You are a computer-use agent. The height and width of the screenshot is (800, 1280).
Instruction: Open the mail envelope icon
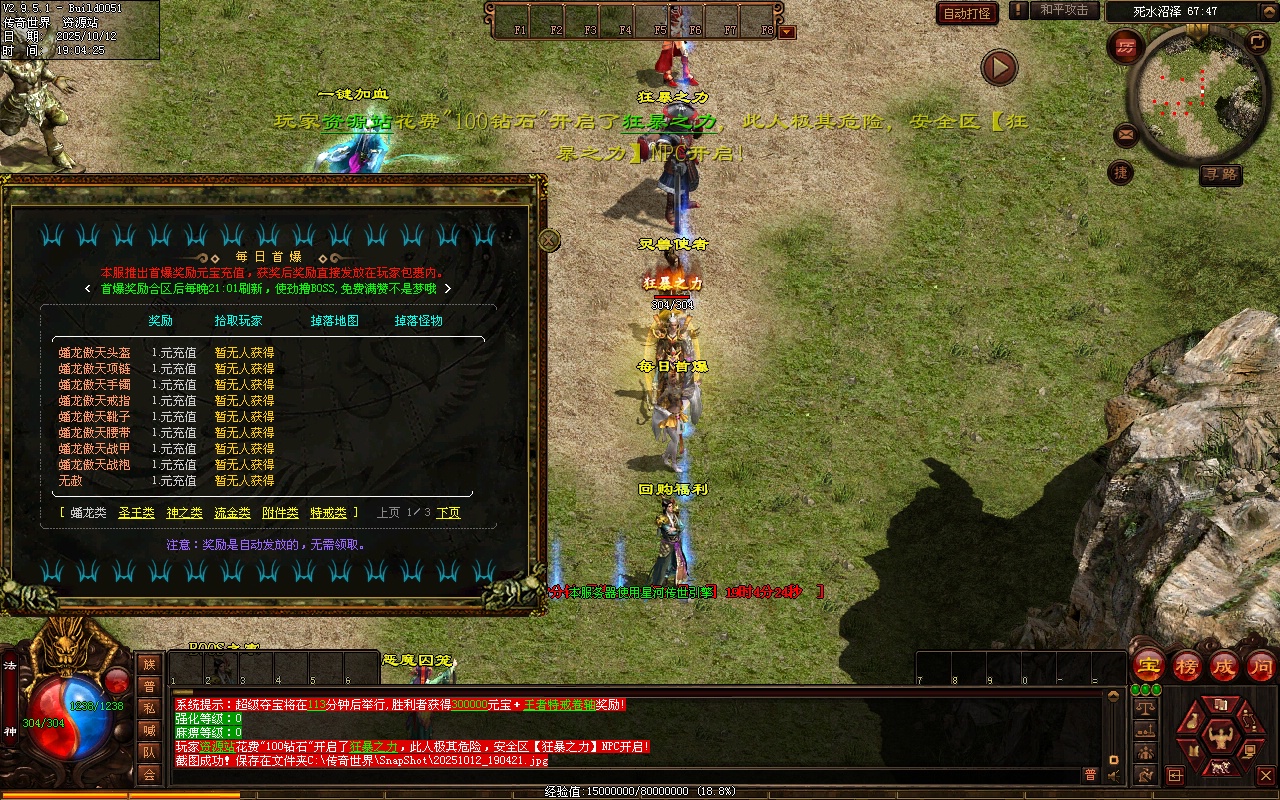[x=1126, y=134]
